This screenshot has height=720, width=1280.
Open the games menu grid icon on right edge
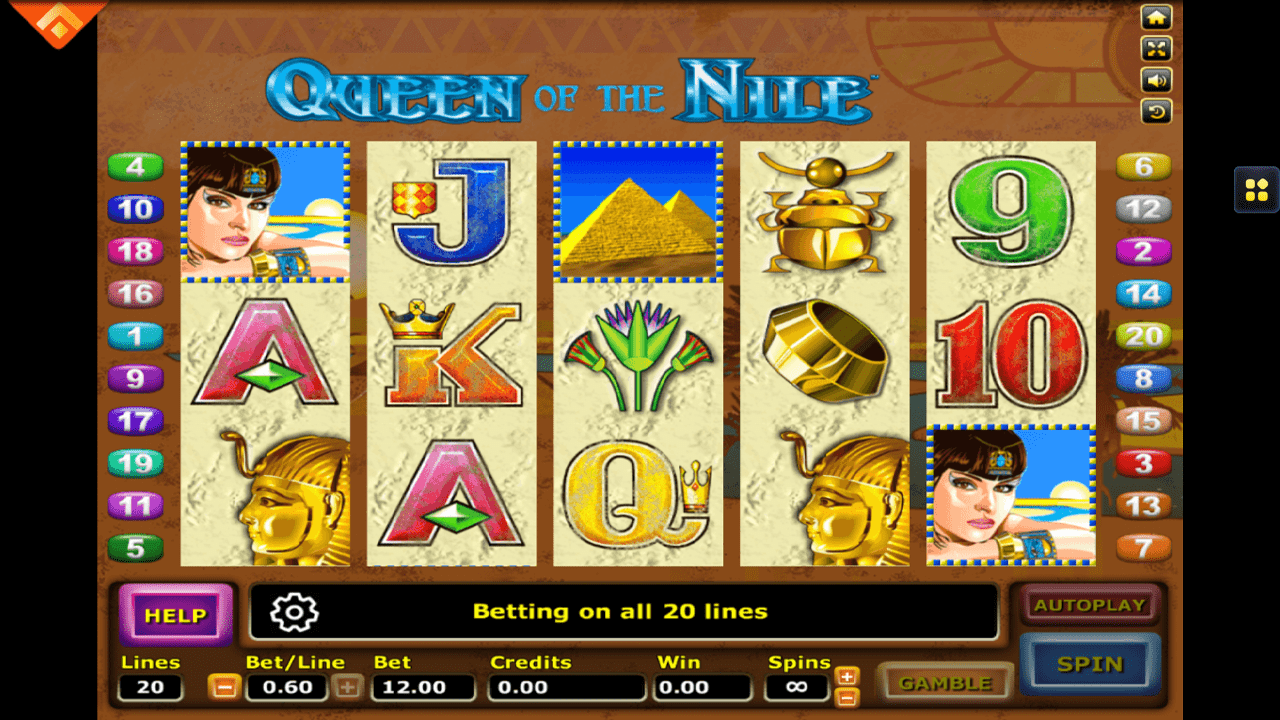pos(1257,190)
